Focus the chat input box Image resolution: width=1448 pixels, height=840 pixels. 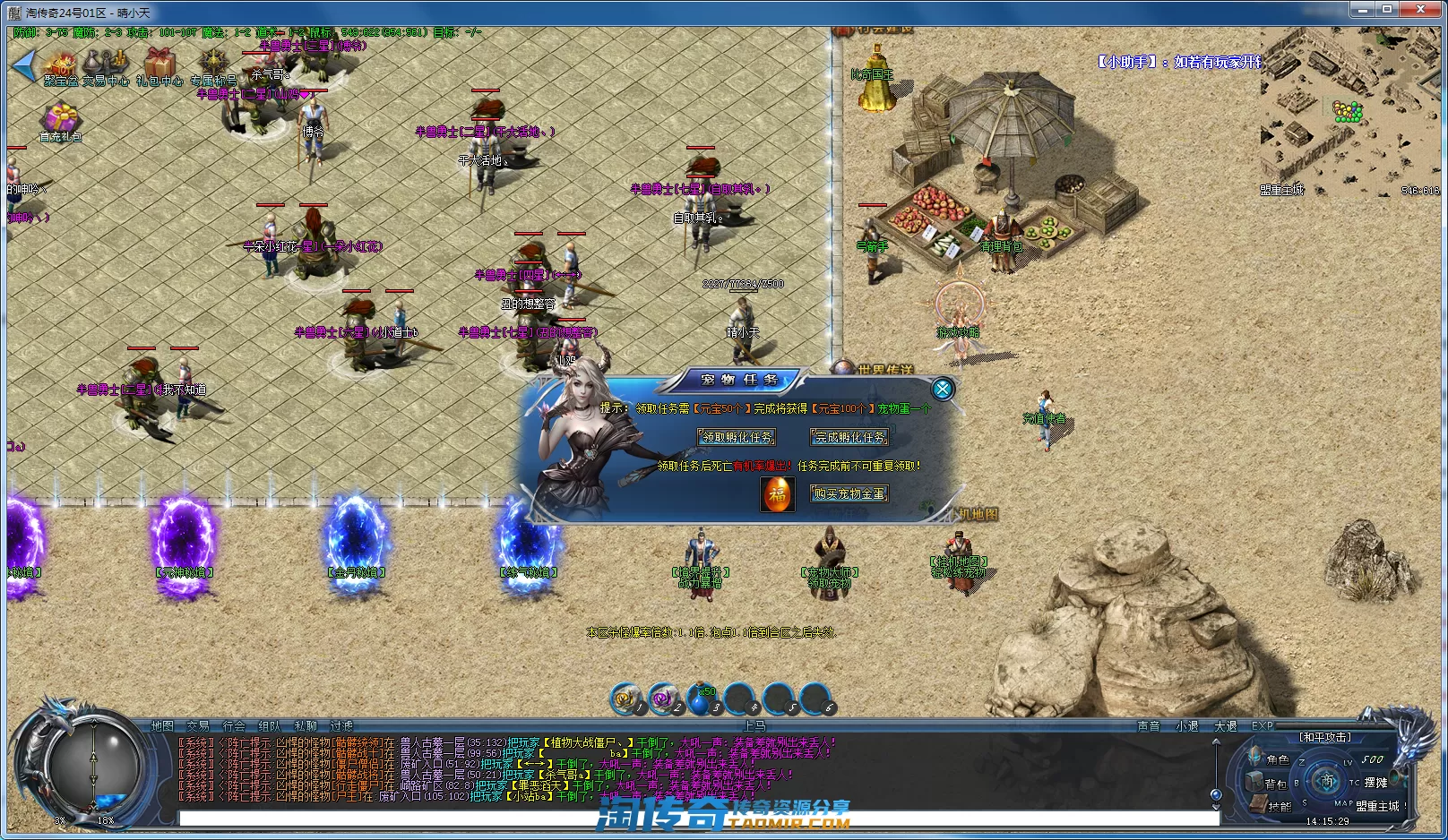tap(699, 818)
